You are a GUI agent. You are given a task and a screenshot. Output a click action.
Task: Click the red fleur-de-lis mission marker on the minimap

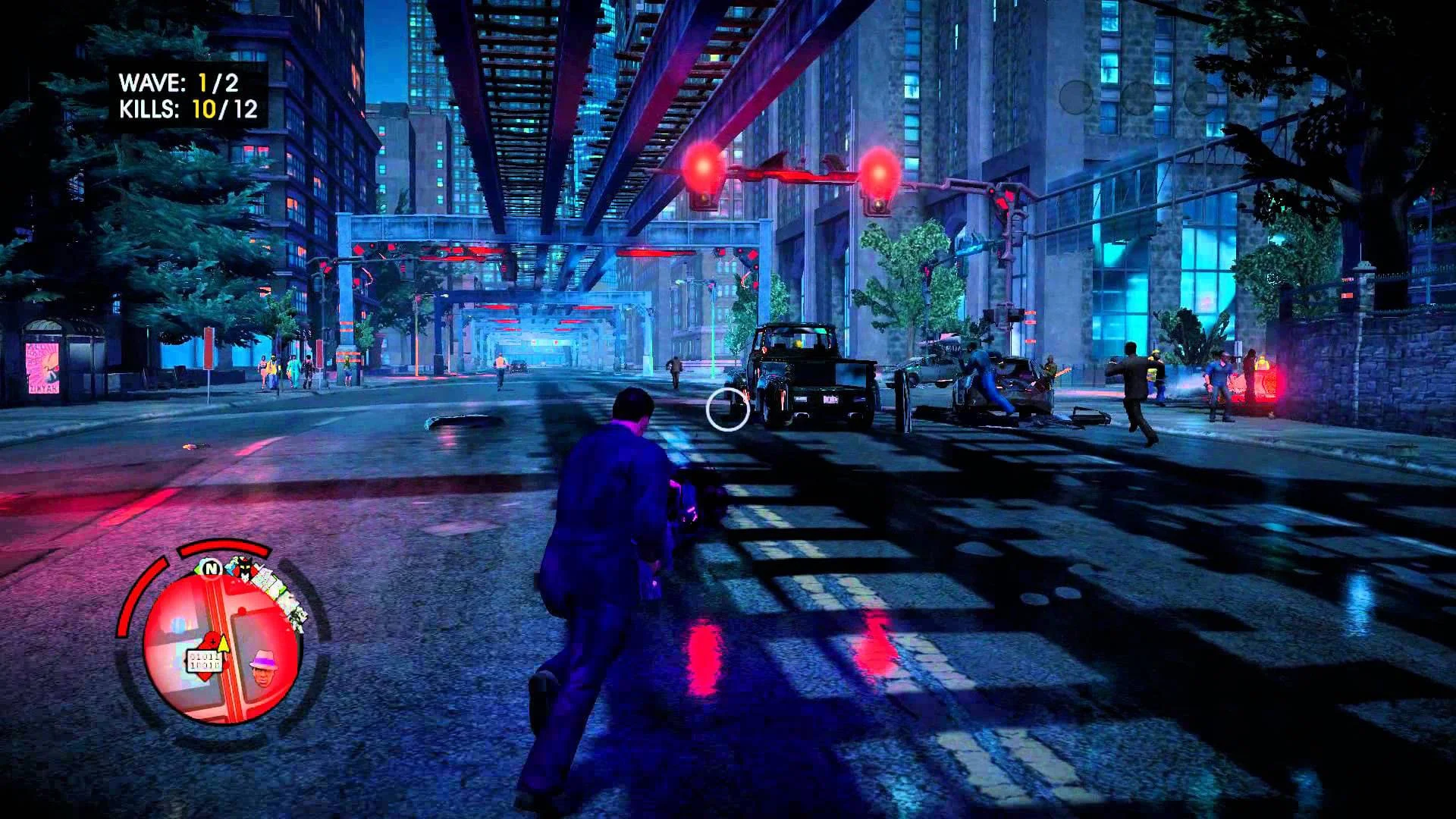(212, 639)
